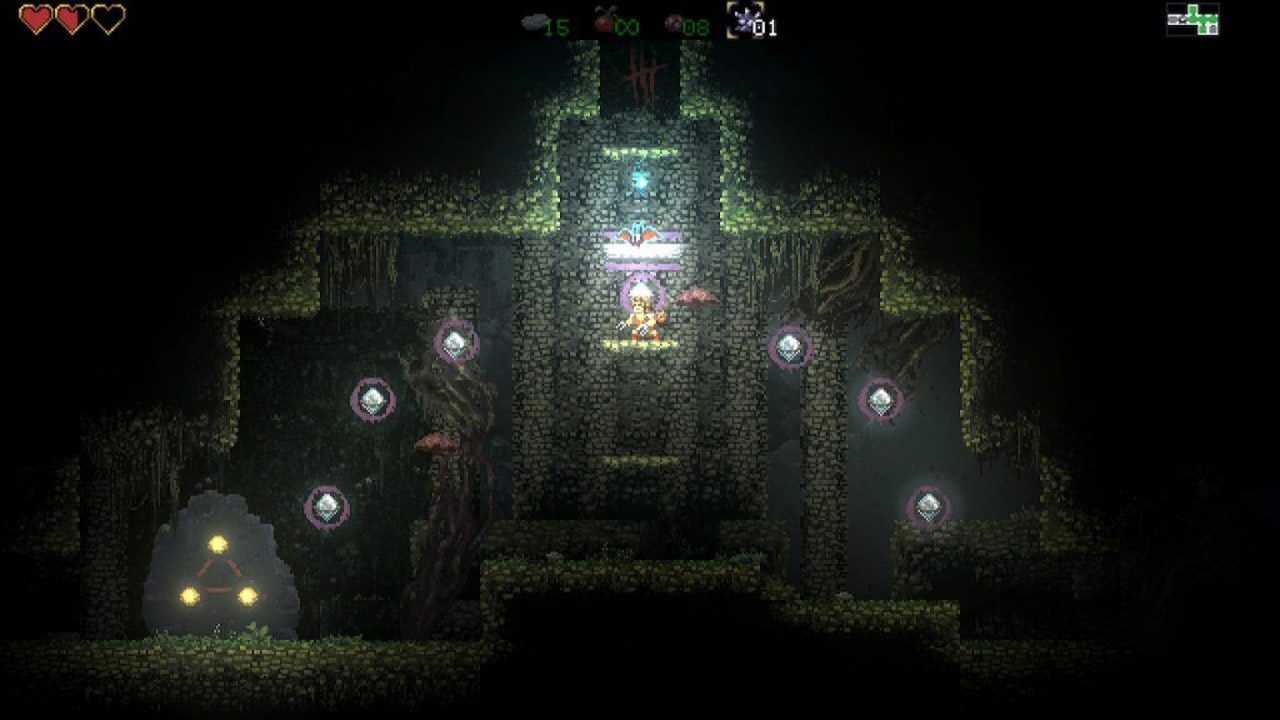The width and height of the screenshot is (1280, 720).
Task: Select the highlighted purple shard item slot
Action: pos(741,19)
